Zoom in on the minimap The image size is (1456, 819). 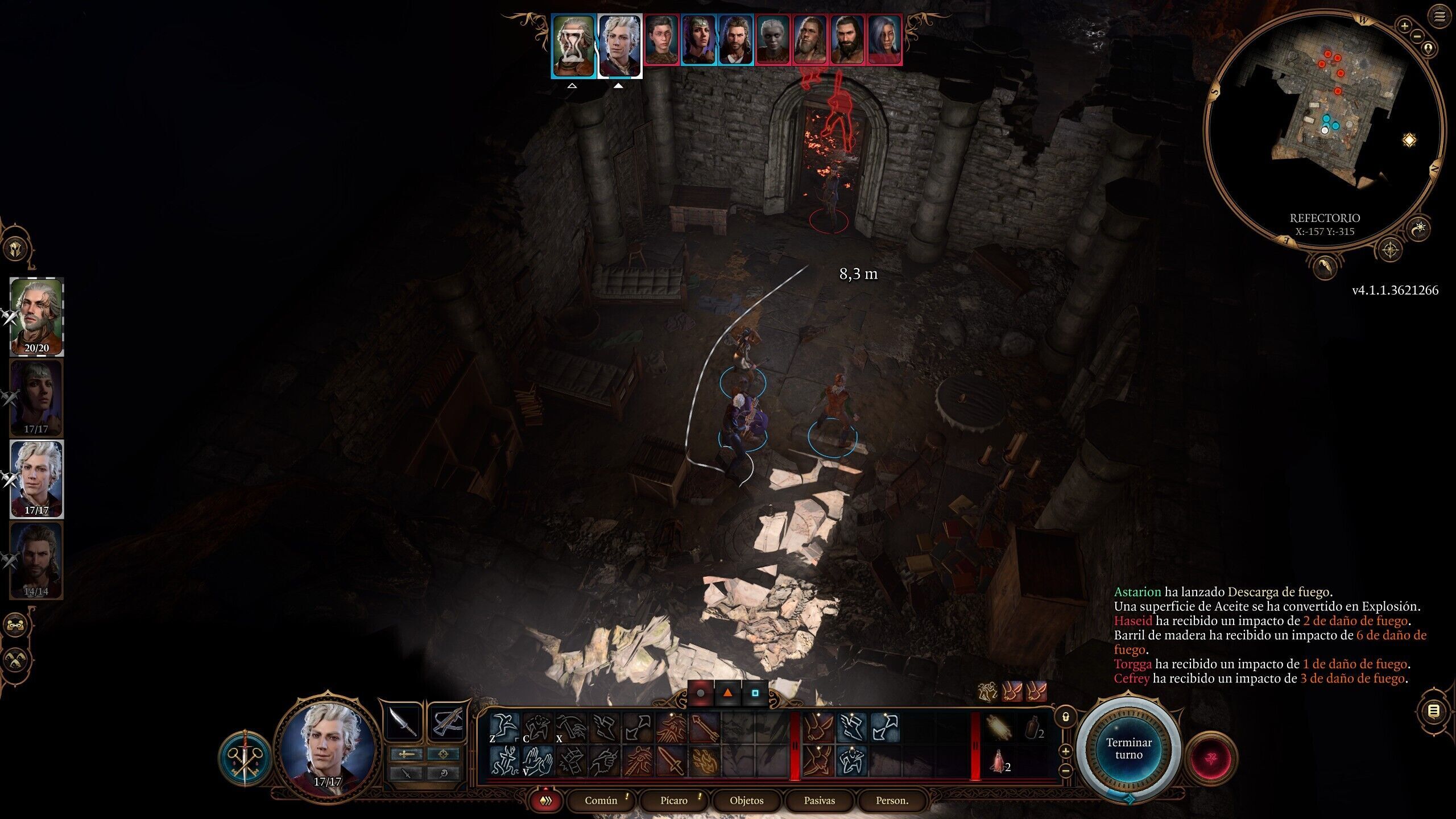tap(1404, 26)
